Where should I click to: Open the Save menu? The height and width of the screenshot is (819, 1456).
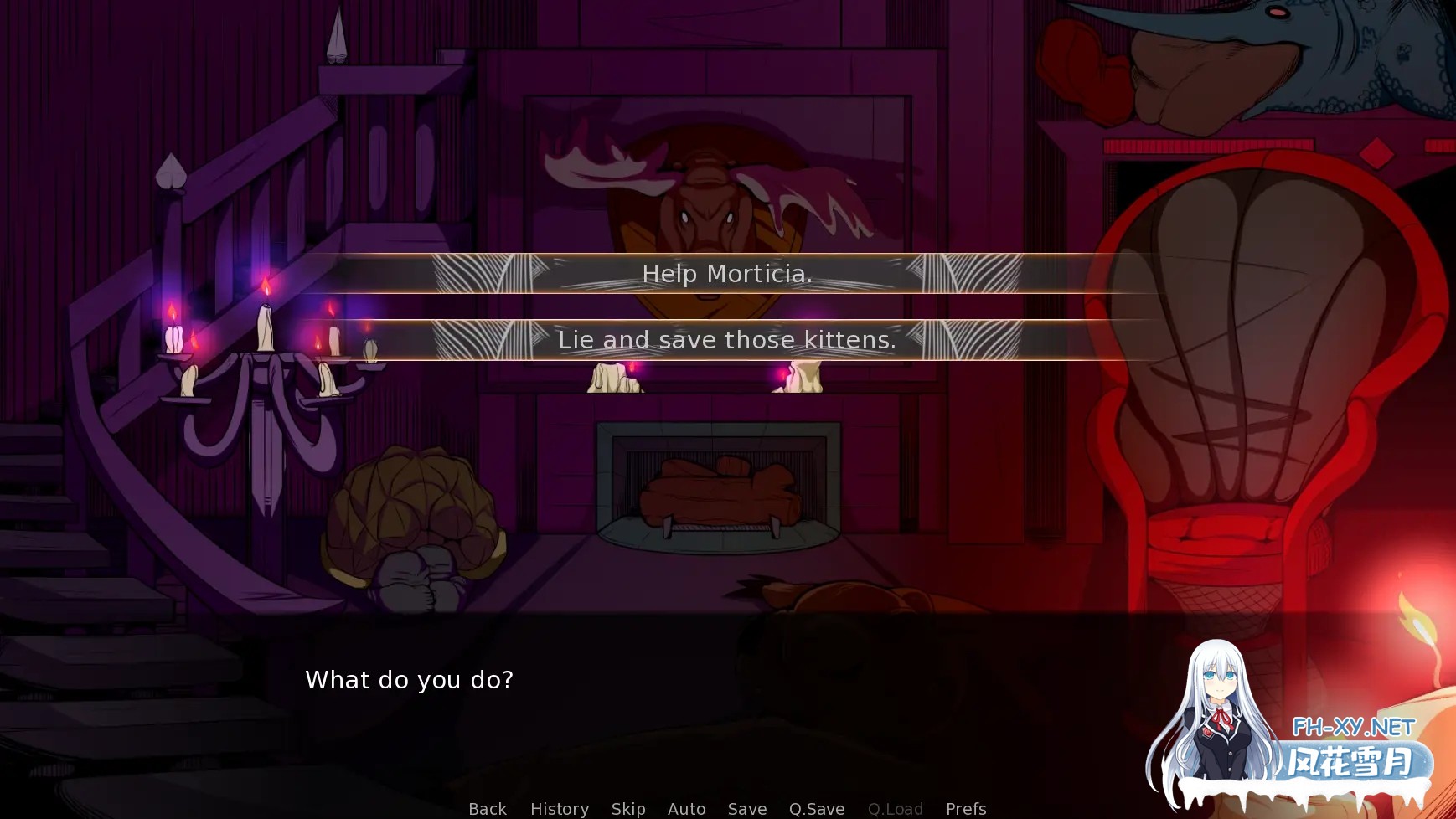(x=747, y=809)
